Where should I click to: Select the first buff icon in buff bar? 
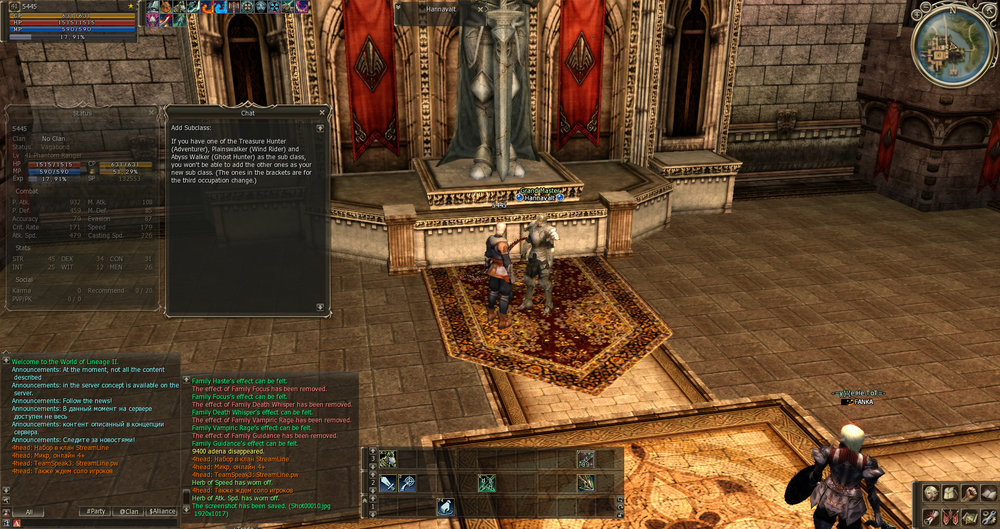(155, 7)
